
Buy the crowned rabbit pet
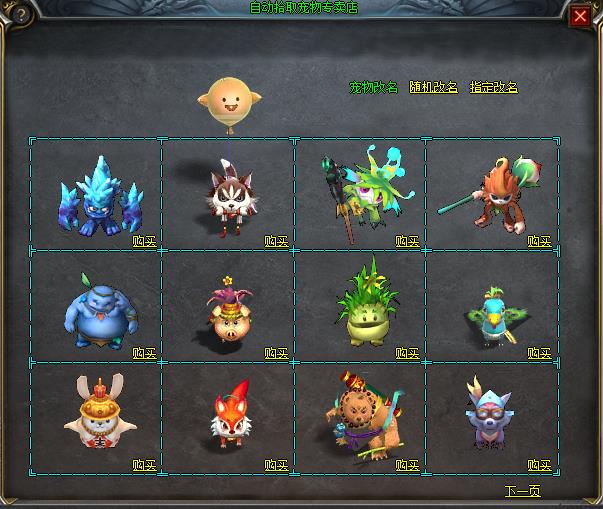pos(144,465)
